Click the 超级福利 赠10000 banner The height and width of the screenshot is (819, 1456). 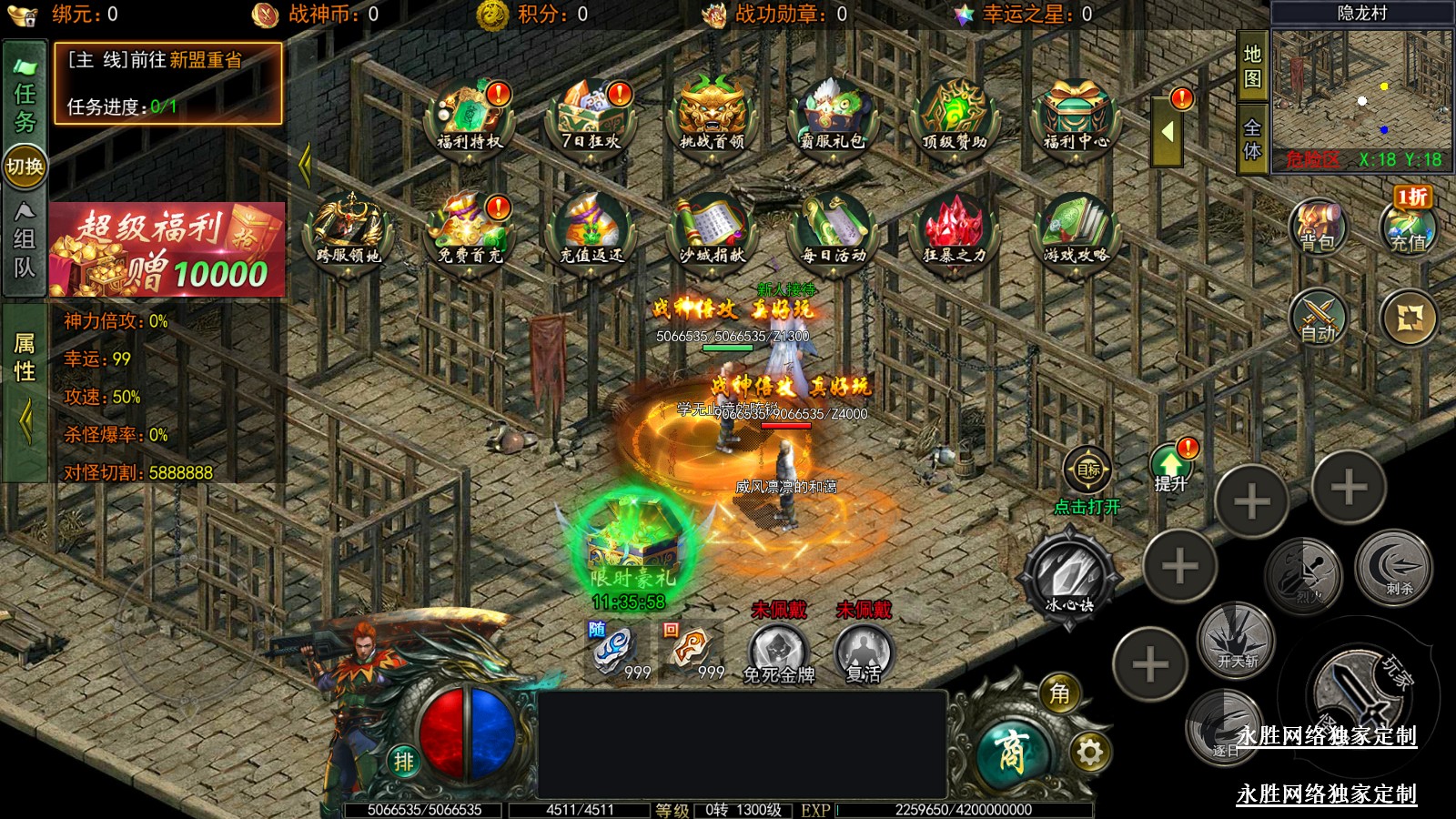point(167,249)
